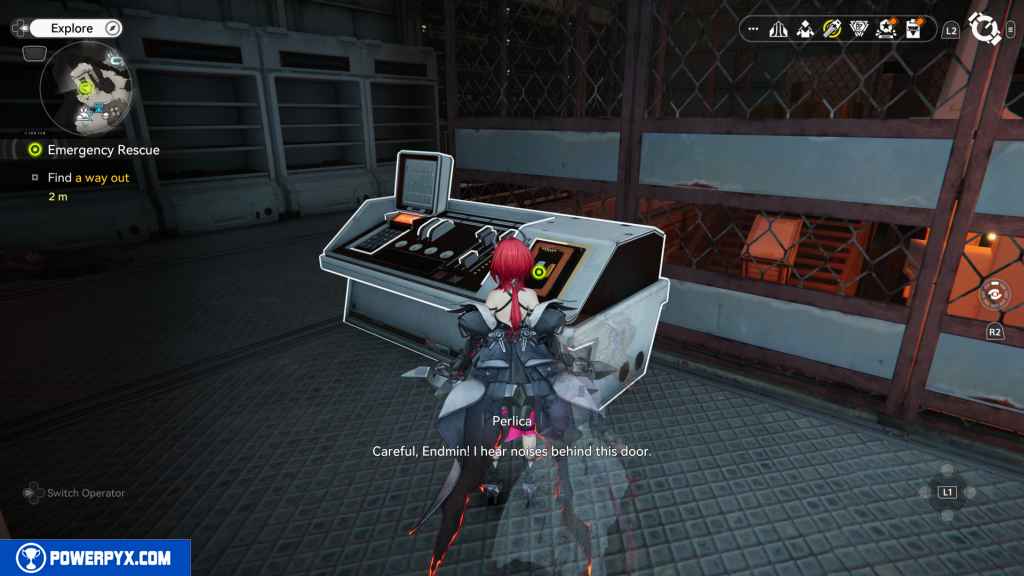Click the twin-tower icon in top bar
This screenshot has height=576, width=1024.
click(779, 29)
